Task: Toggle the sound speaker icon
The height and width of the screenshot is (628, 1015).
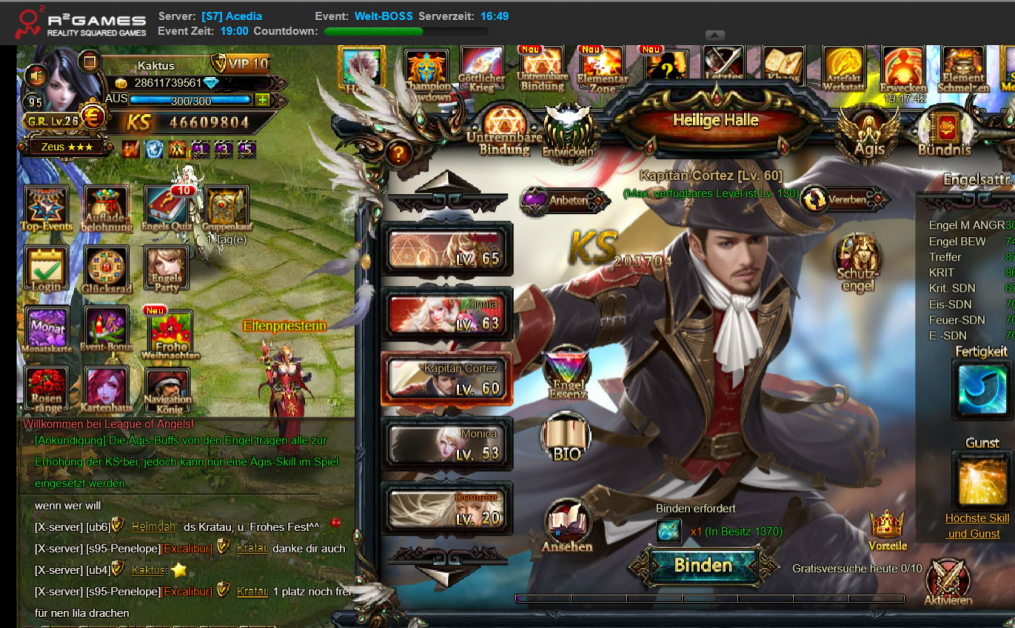Action: pyautogui.click(x=36, y=75)
